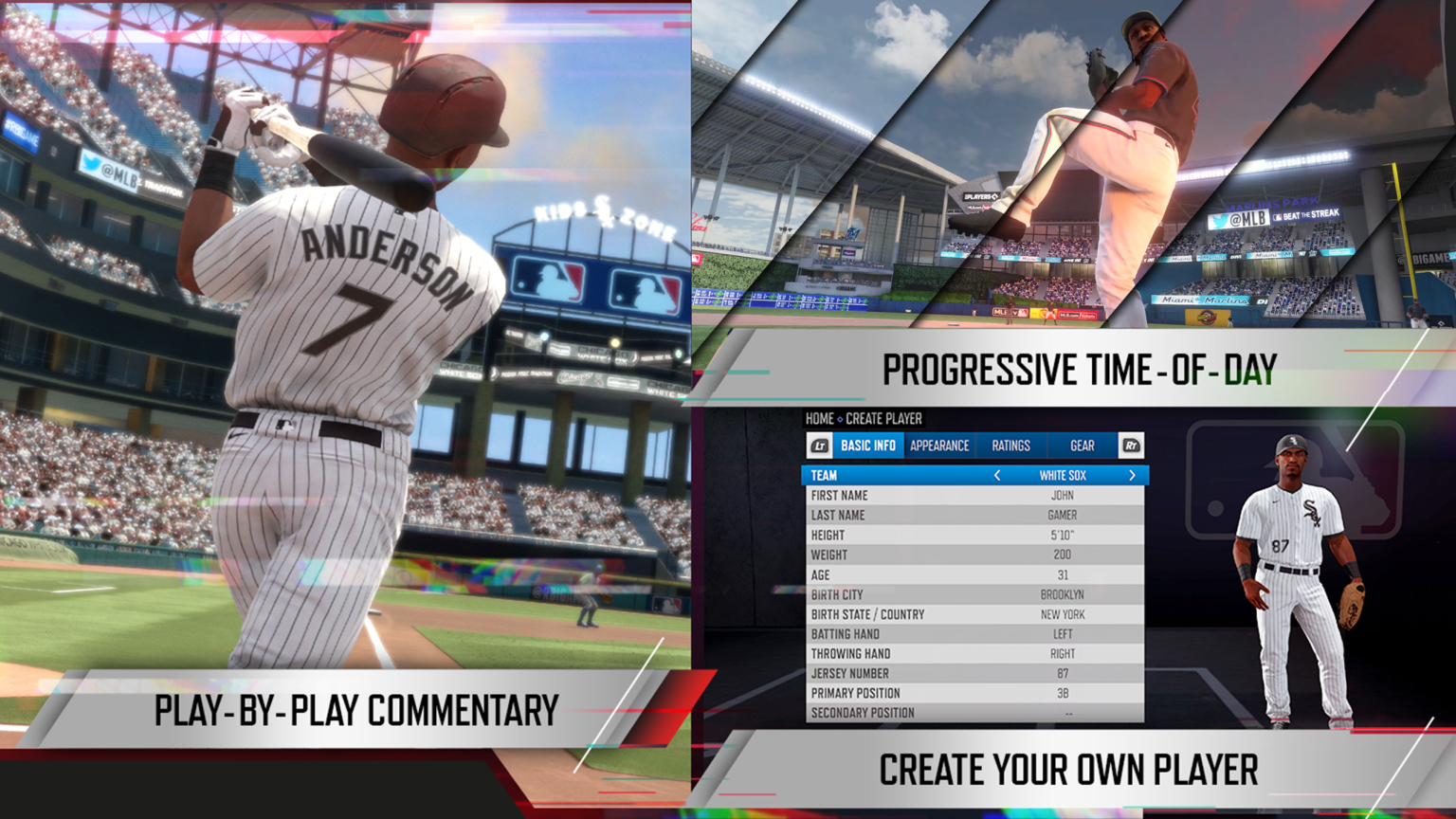Image resolution: width=1456 pixels, height=819 pixels.
Task: Open the RATINGS tab
Action: (1010, 446)
